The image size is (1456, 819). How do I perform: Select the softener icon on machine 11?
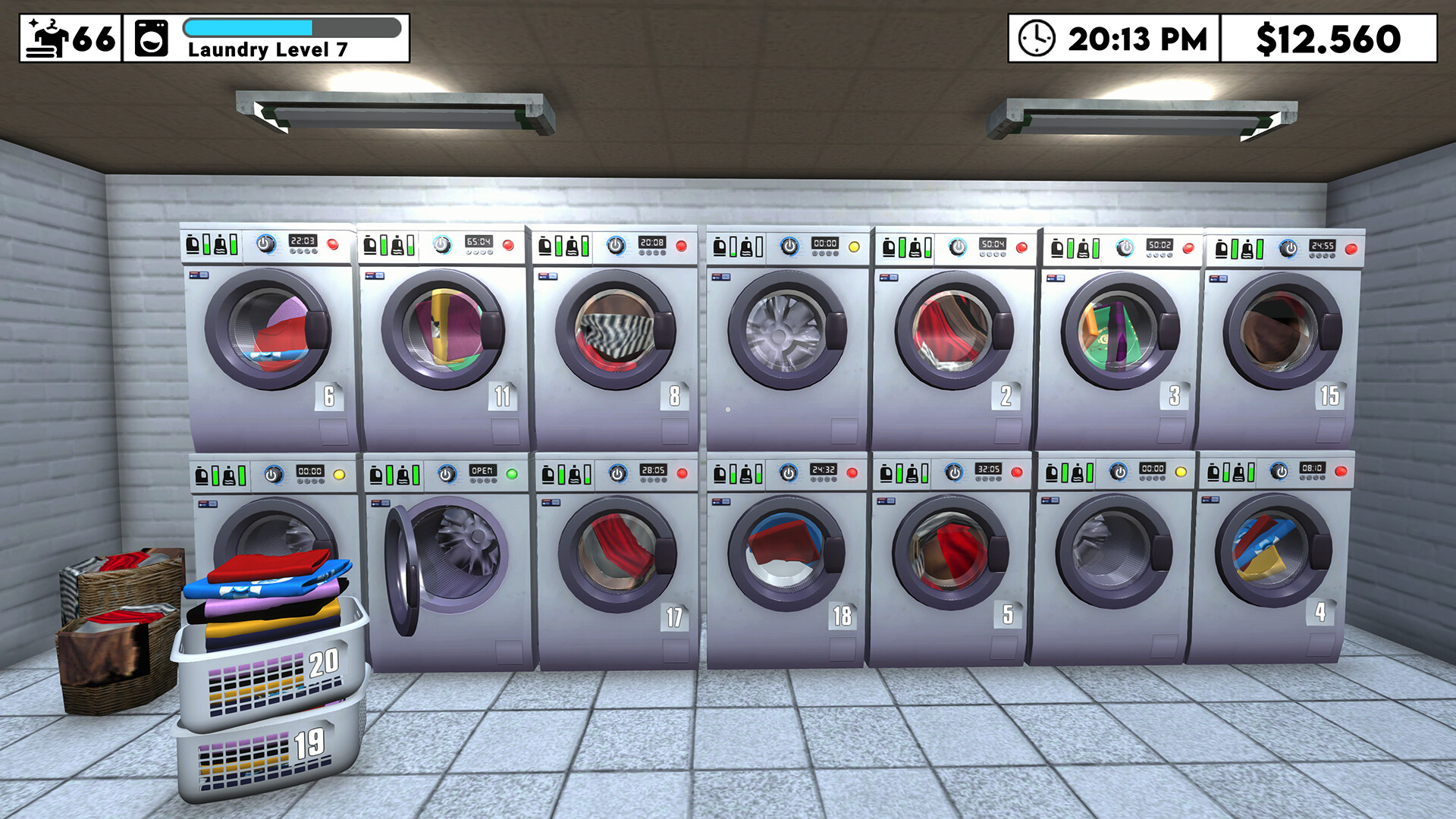tap(397, 245)
